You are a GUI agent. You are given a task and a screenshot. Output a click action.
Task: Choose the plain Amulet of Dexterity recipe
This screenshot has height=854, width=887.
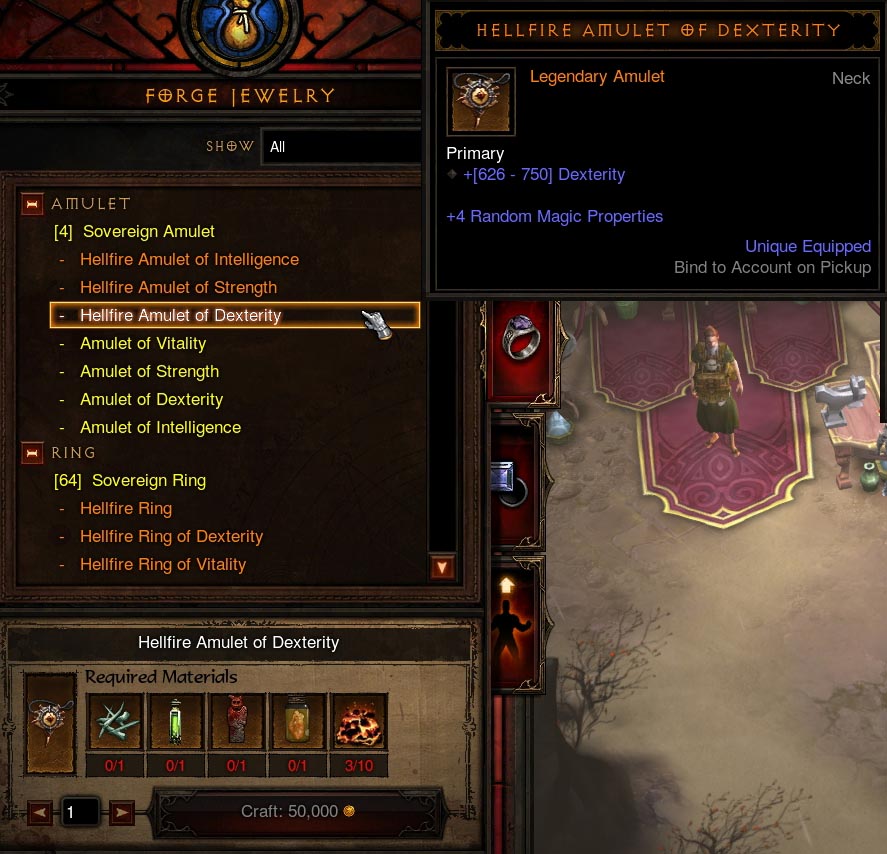coord(151,400)
